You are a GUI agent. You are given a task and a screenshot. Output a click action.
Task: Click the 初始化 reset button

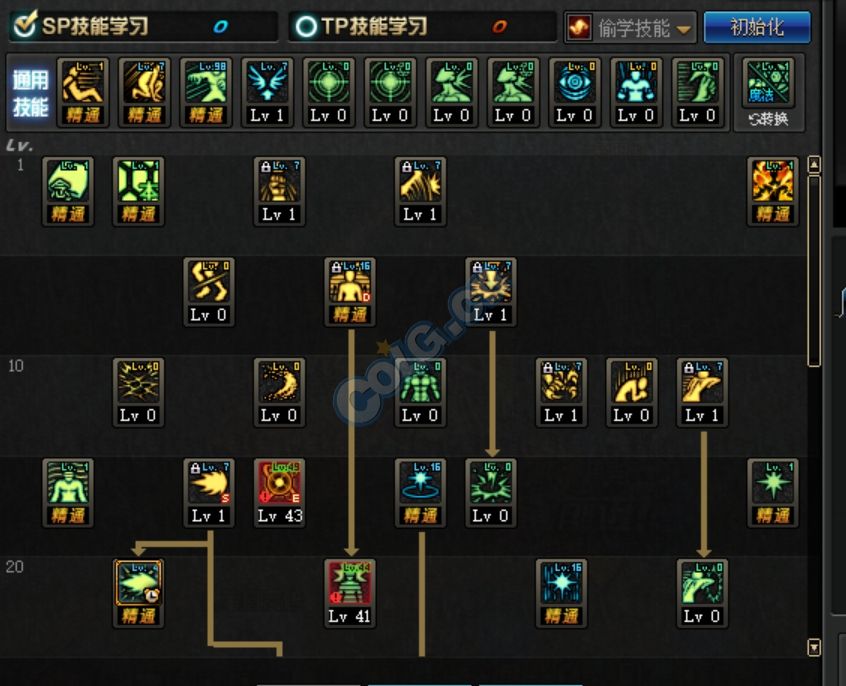pyautogui.click(x=756, y=27)
